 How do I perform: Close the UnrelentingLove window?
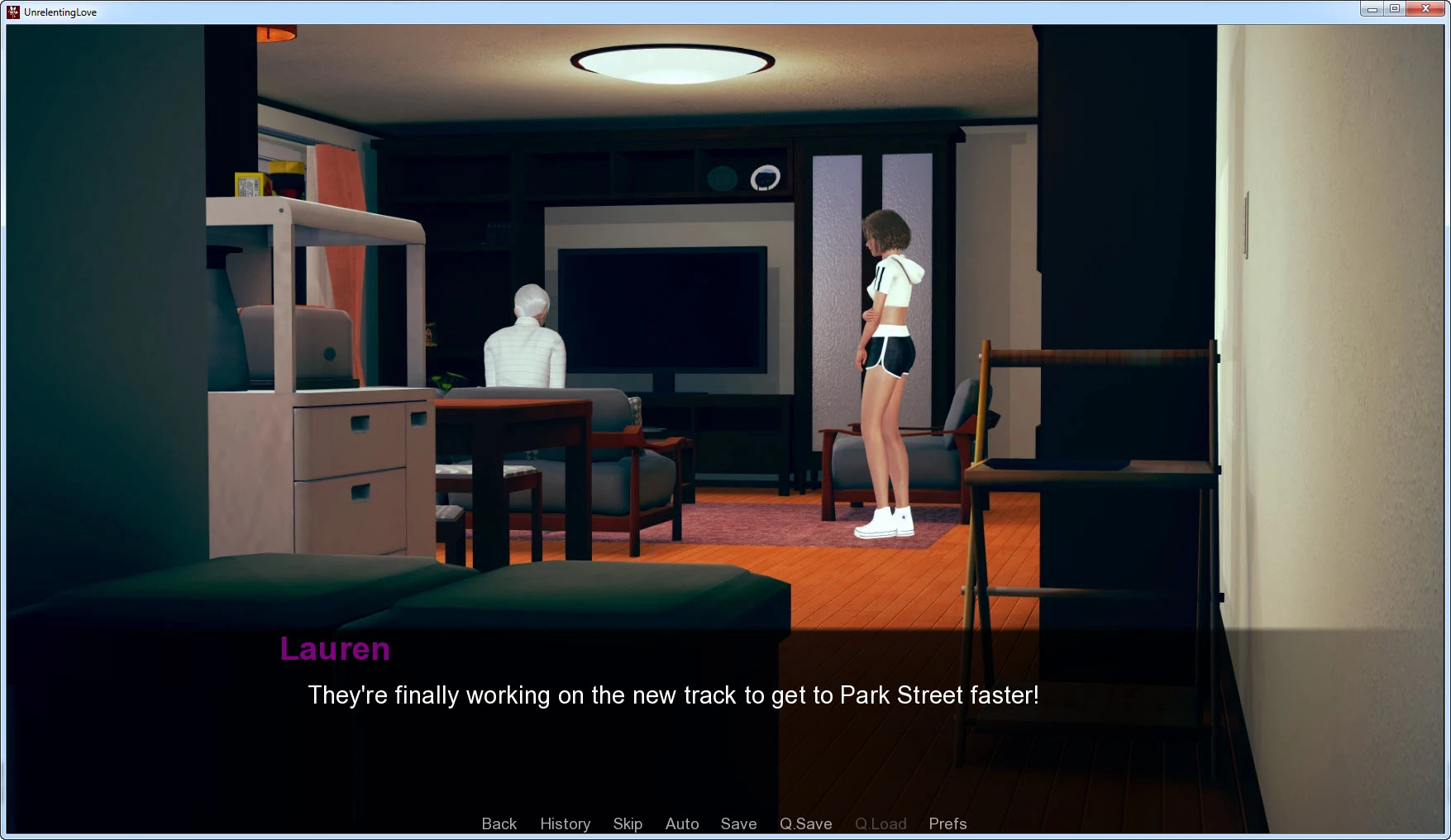(1425, 9)
